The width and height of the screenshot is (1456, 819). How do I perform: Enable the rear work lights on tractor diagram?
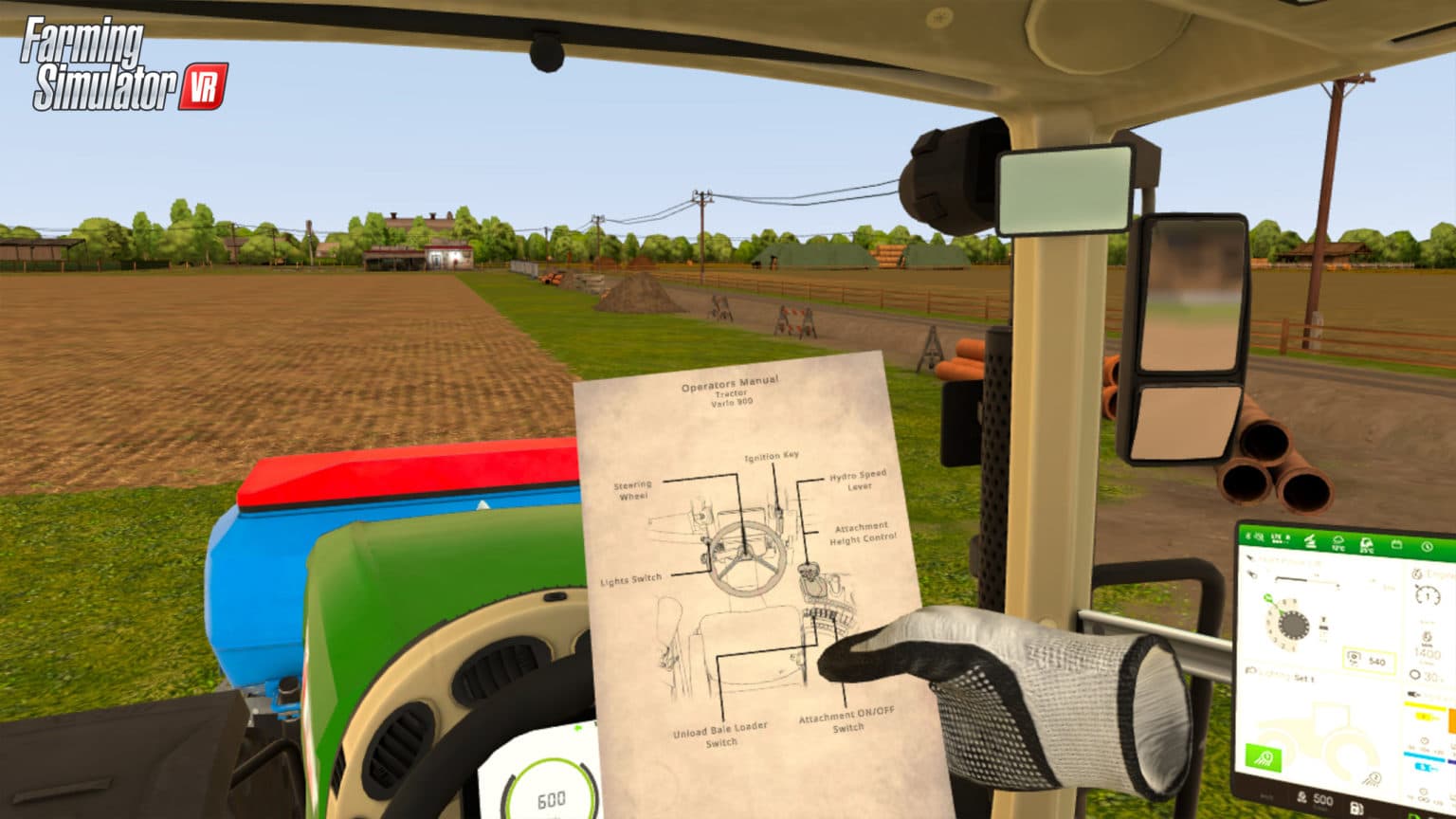click(x=1374, y=776)
